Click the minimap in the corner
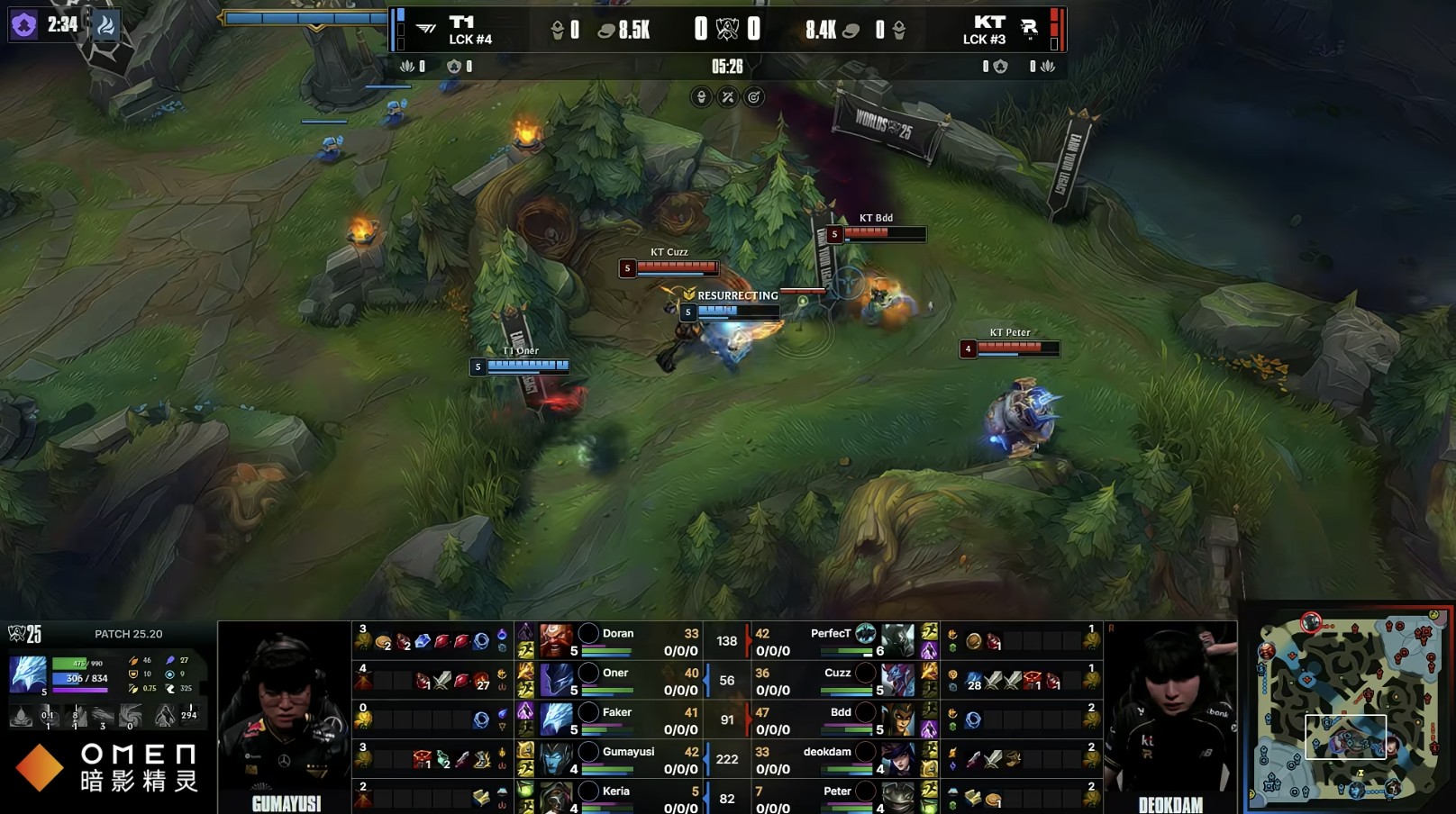The height and width of the screenshot is (814, 1456). (x=1348, y=708)
